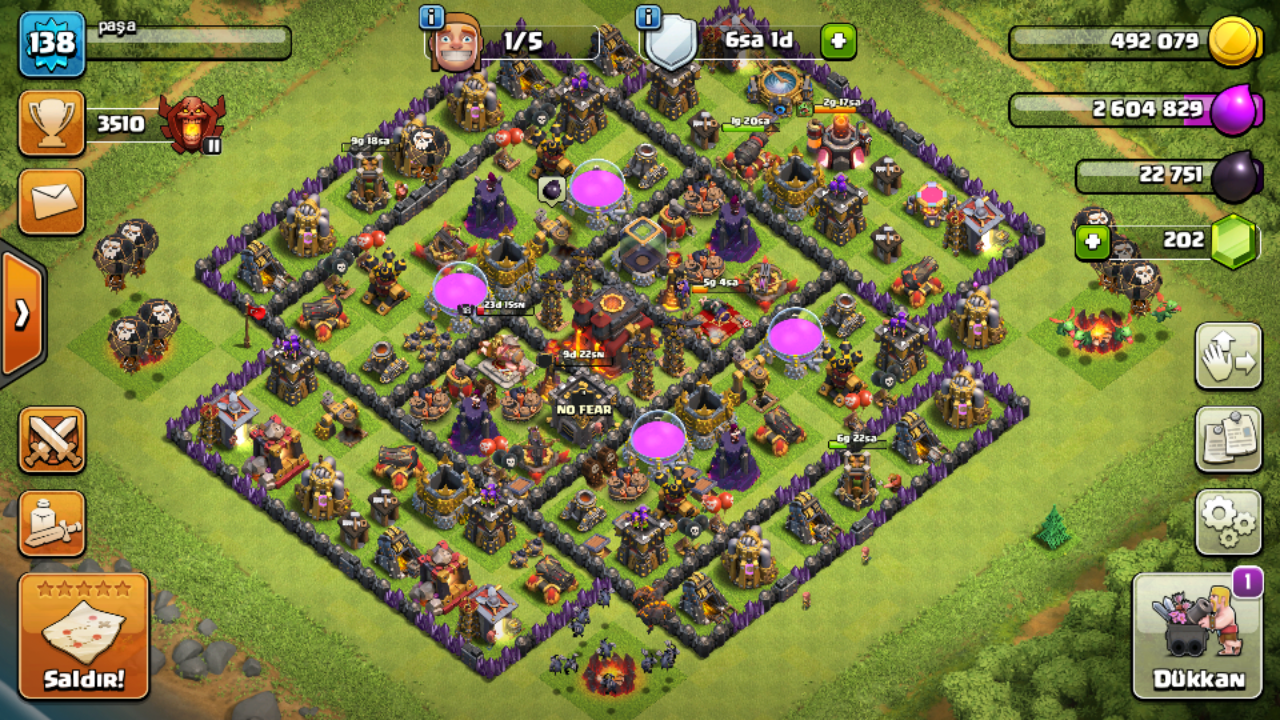
Task: Open the clipboard notes button
Action: (x=1228, y=439)
